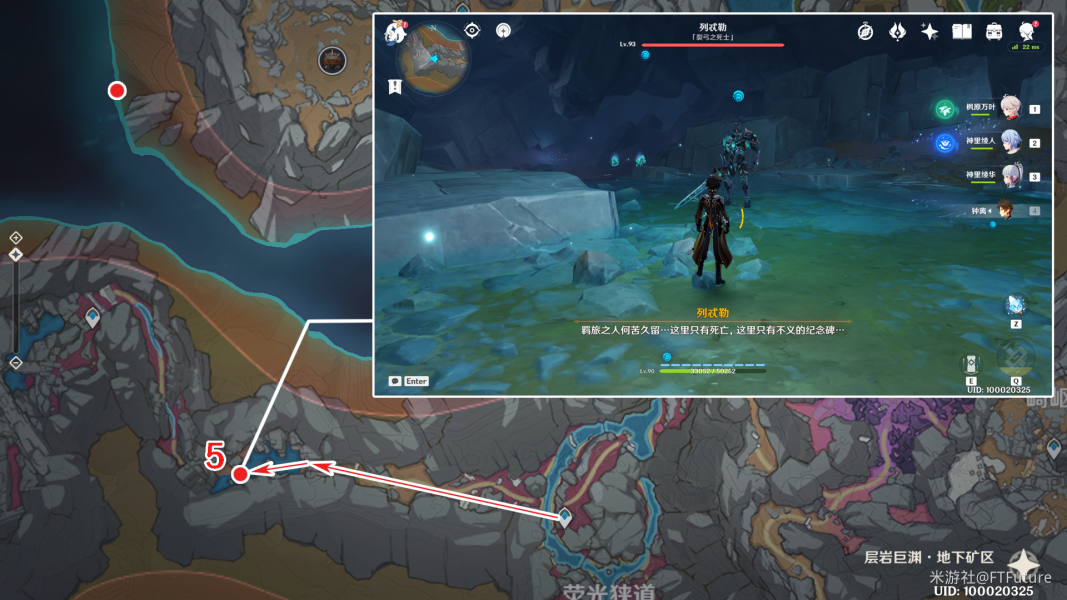Trigger the Elemental Burst icon
This screenshot has height=600, width=1067.
coord(1015,357)
